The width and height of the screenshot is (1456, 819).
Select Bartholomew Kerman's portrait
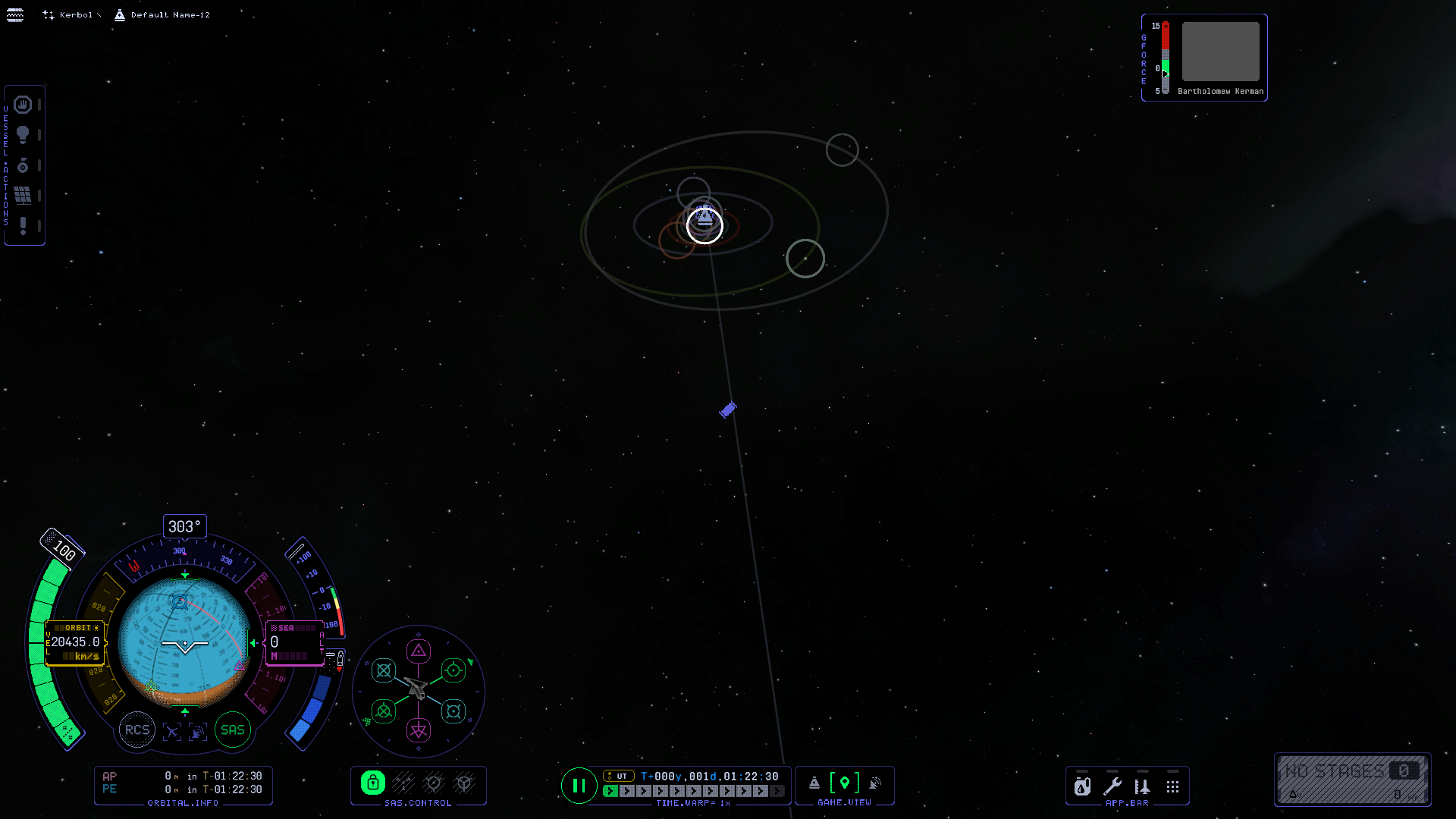tap(1220, 52)
